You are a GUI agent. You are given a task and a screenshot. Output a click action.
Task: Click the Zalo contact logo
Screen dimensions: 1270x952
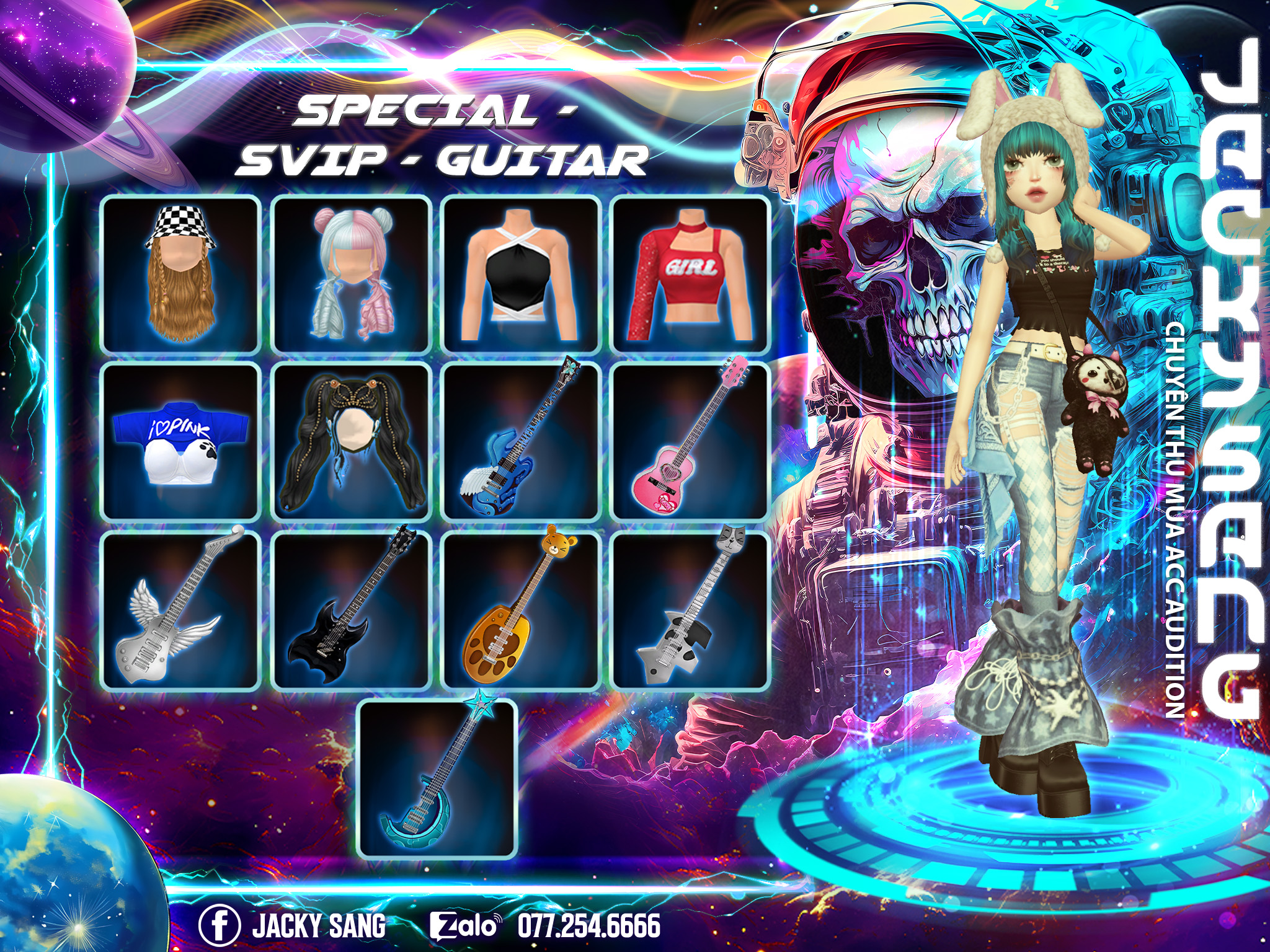point(465,926)
